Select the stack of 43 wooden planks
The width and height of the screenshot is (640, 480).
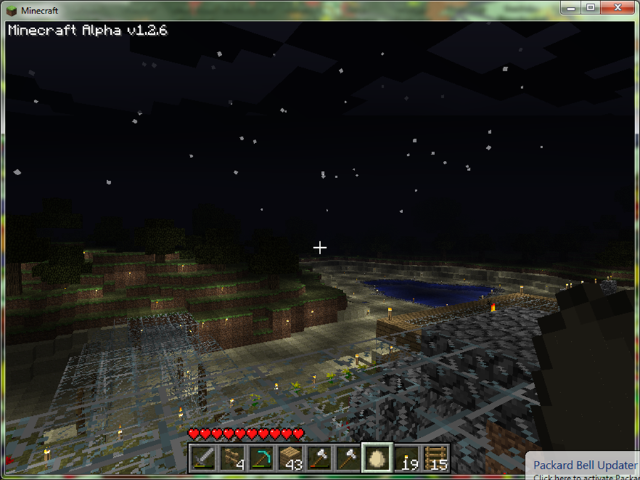291,458
